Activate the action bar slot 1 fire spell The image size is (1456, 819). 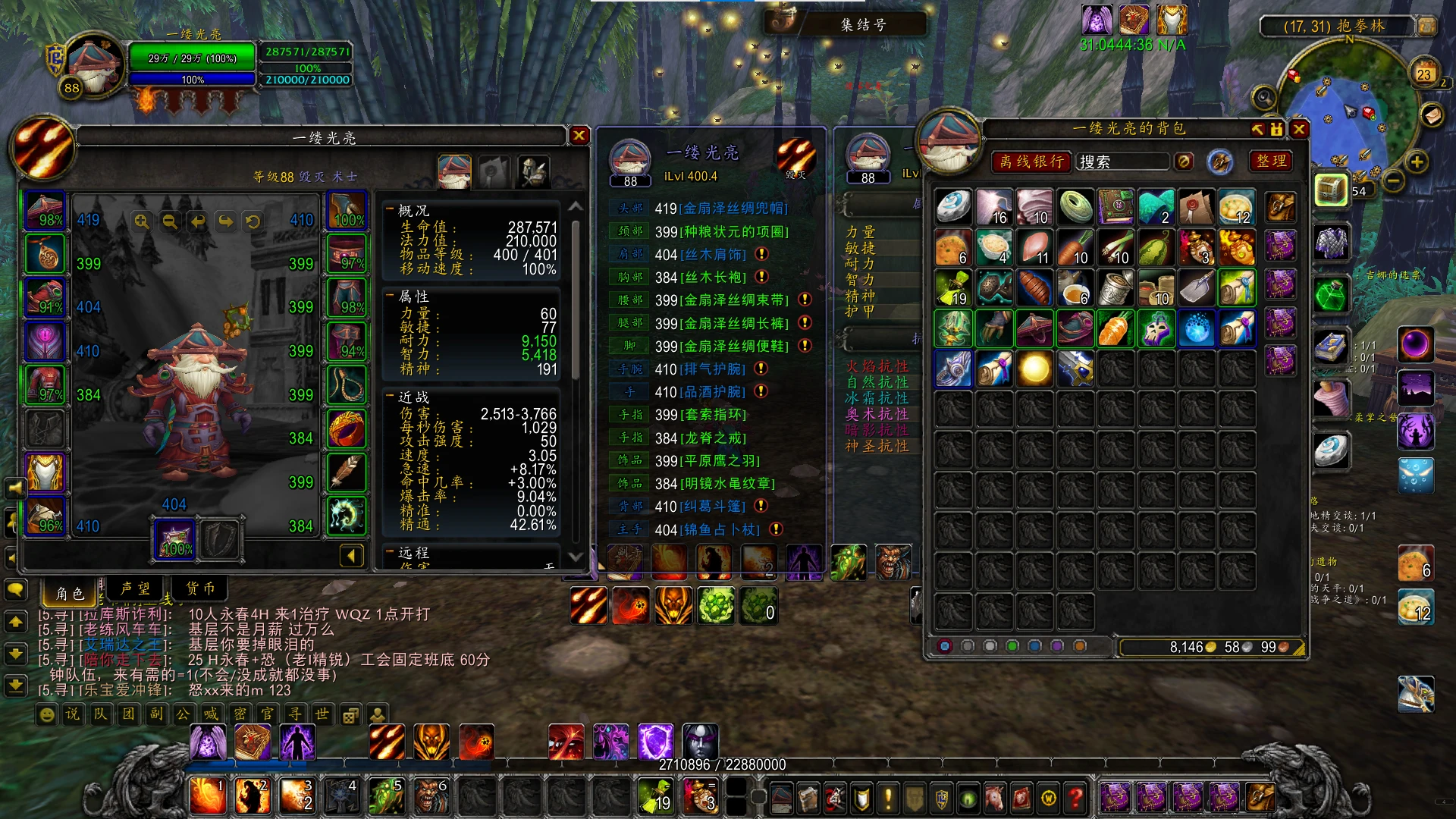click(x=206, y=795)
